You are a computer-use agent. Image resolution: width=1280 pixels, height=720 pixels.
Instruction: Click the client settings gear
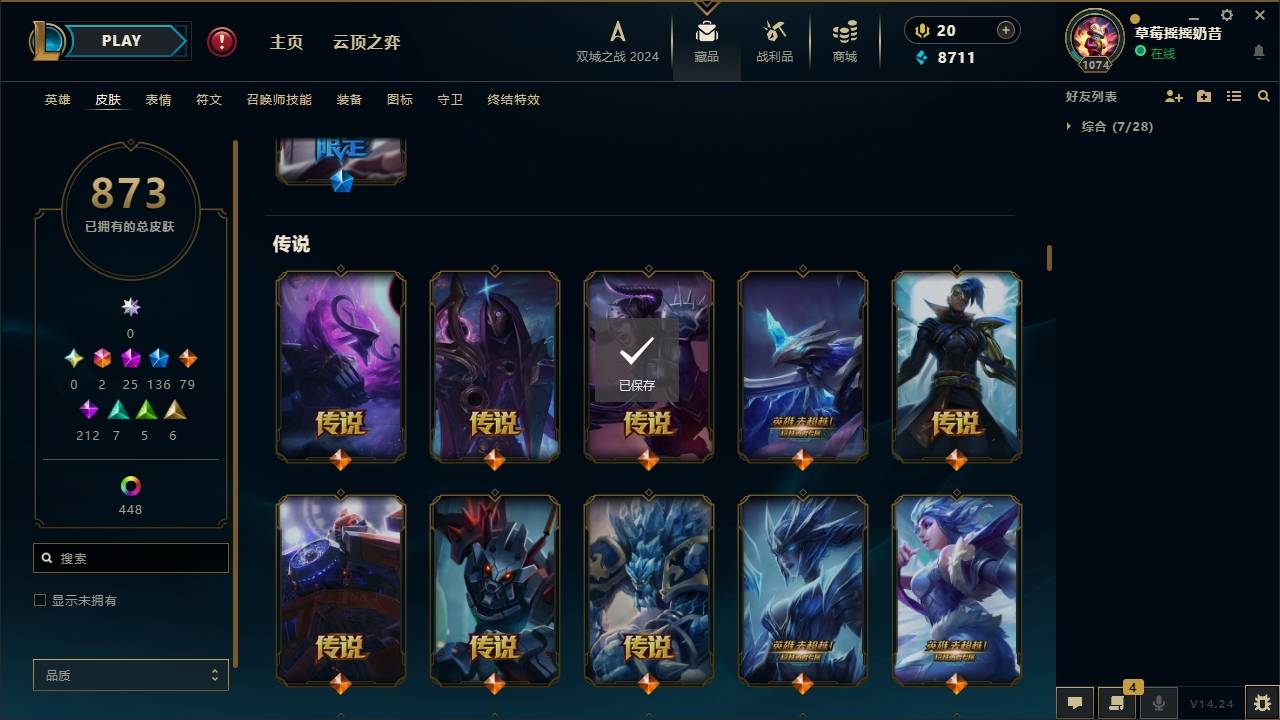click(1227, 14)
